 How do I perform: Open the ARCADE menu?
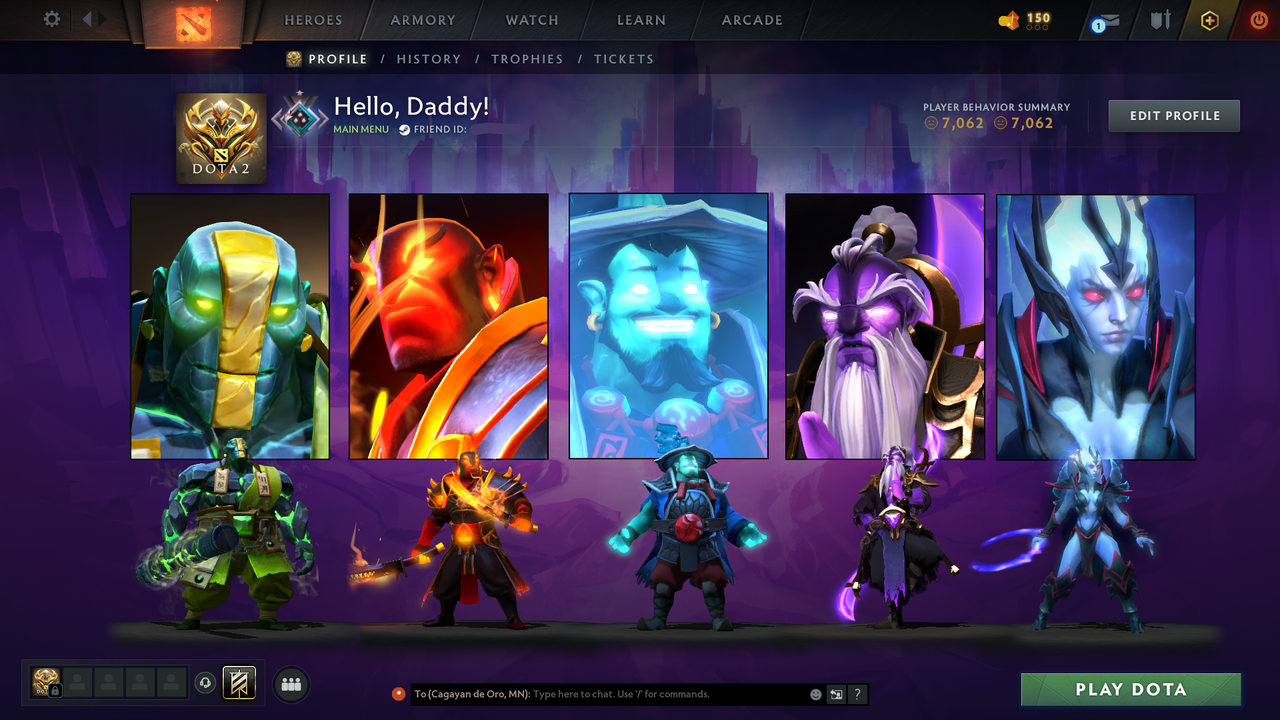751,19
